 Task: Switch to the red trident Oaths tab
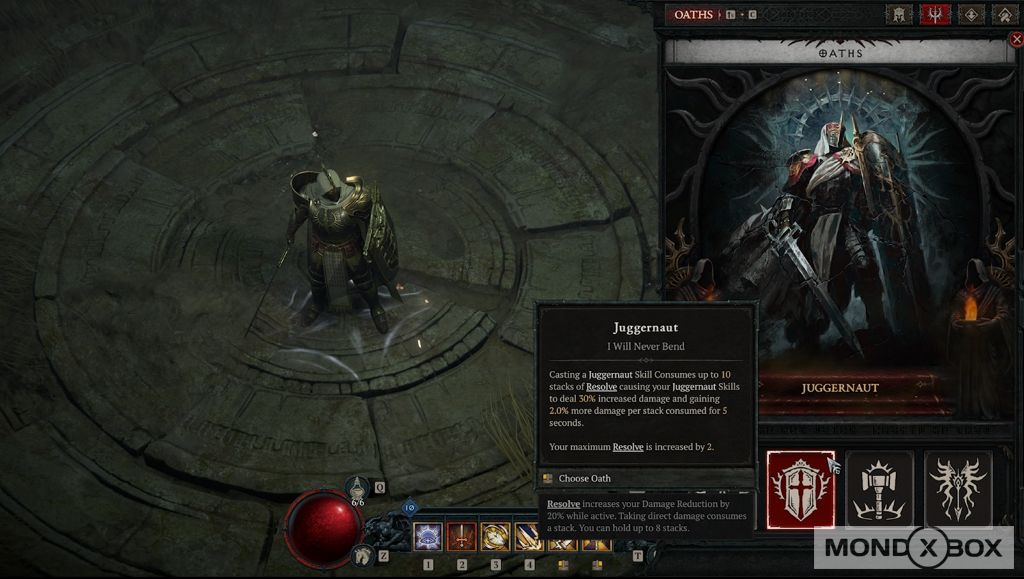tap(935, 15)
